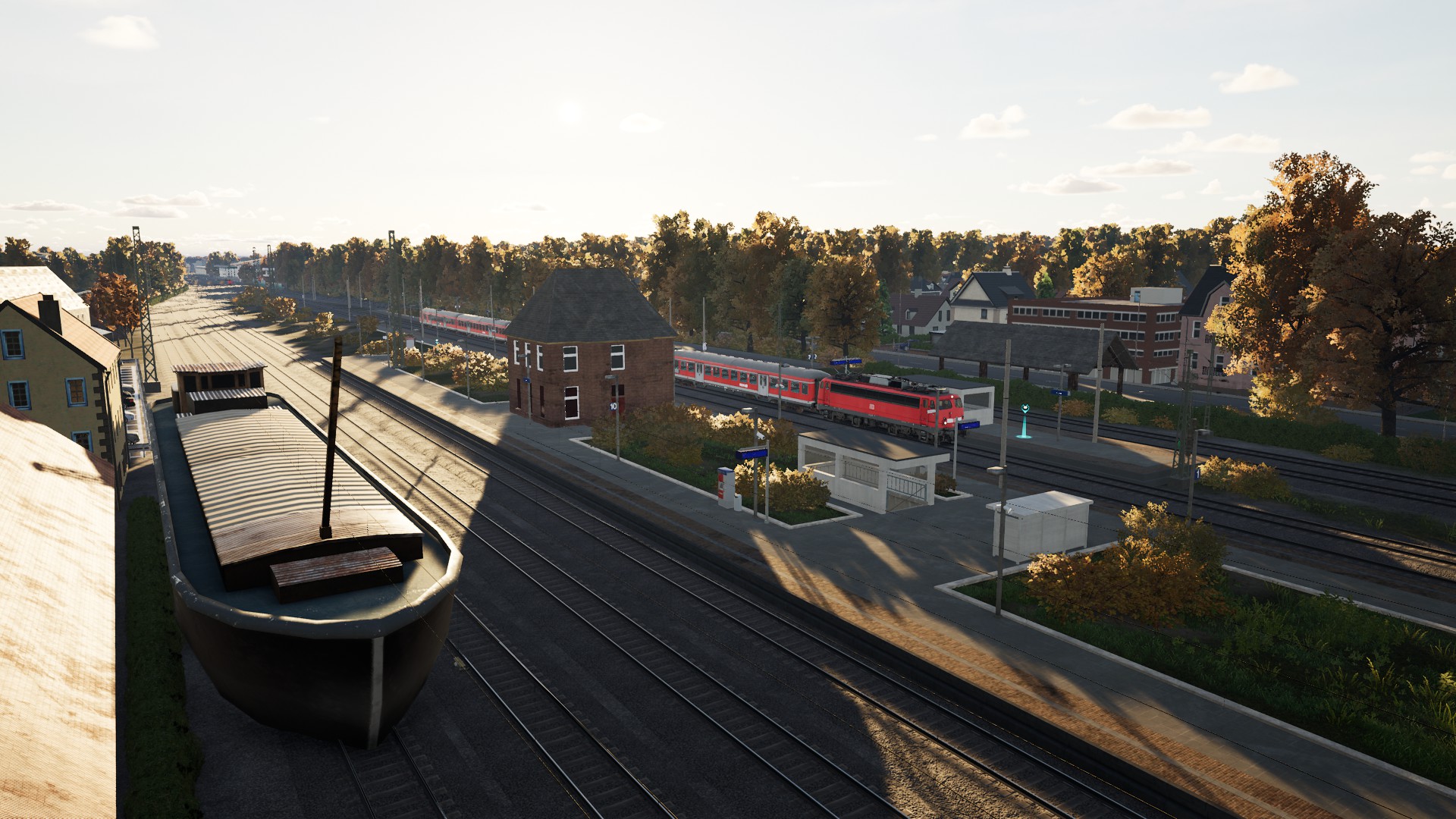Select the cyan waypoint marker on the platform
Viewport: 1456px width, 819px height.
(1025, 420)
